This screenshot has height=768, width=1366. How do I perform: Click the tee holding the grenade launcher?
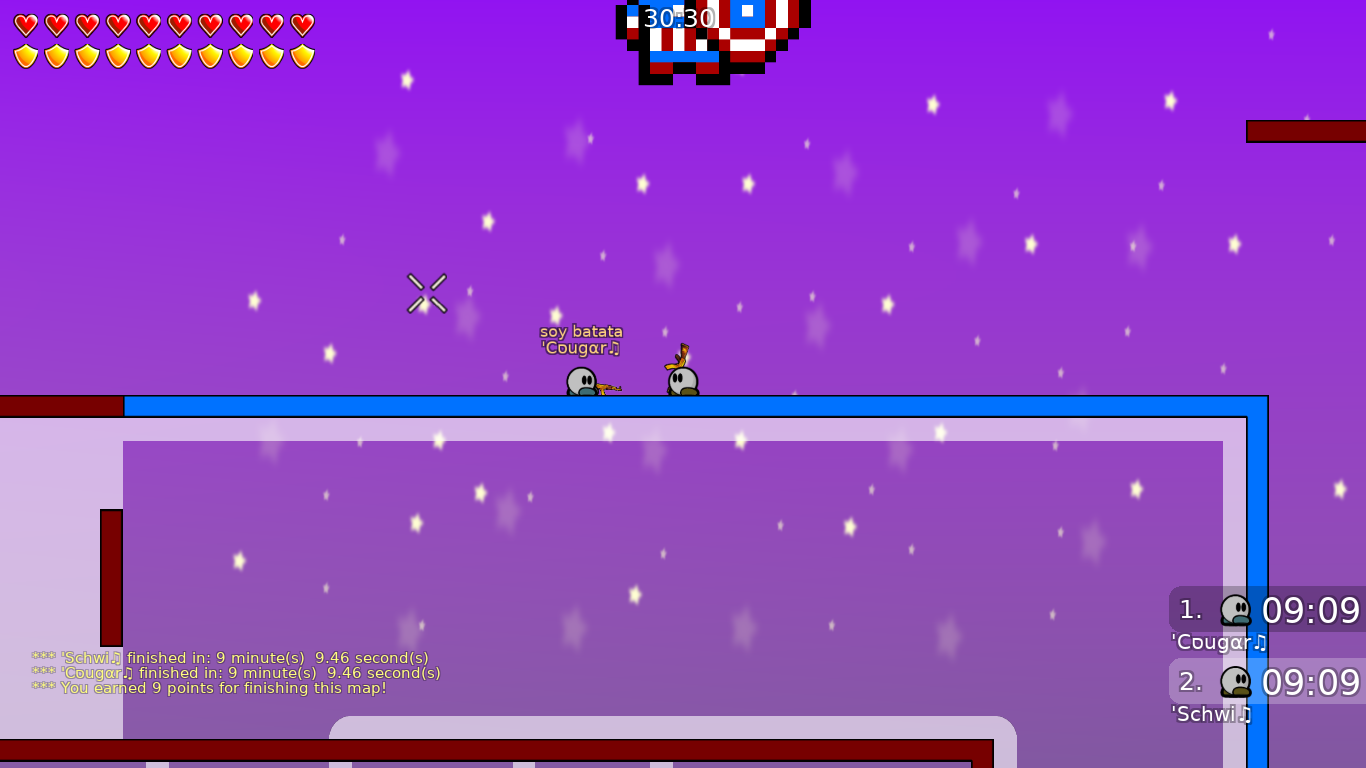[681, 380]
